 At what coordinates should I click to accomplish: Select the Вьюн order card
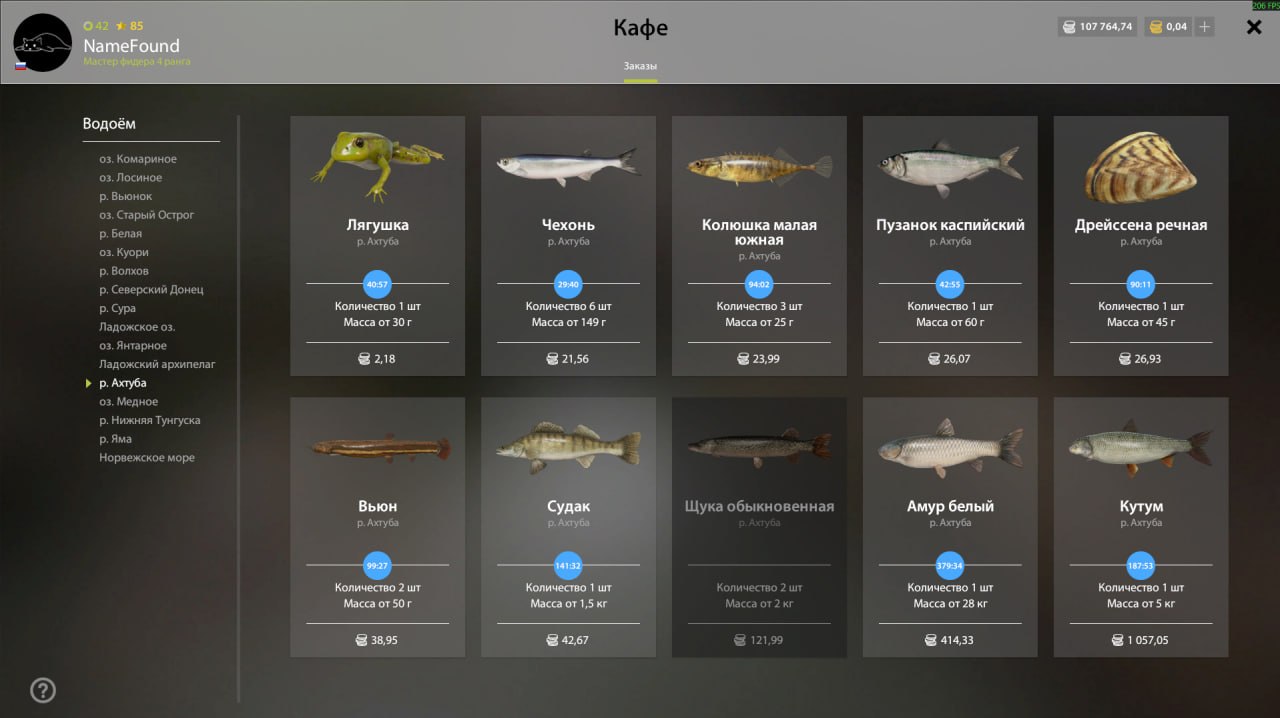[x=377, y=527]
